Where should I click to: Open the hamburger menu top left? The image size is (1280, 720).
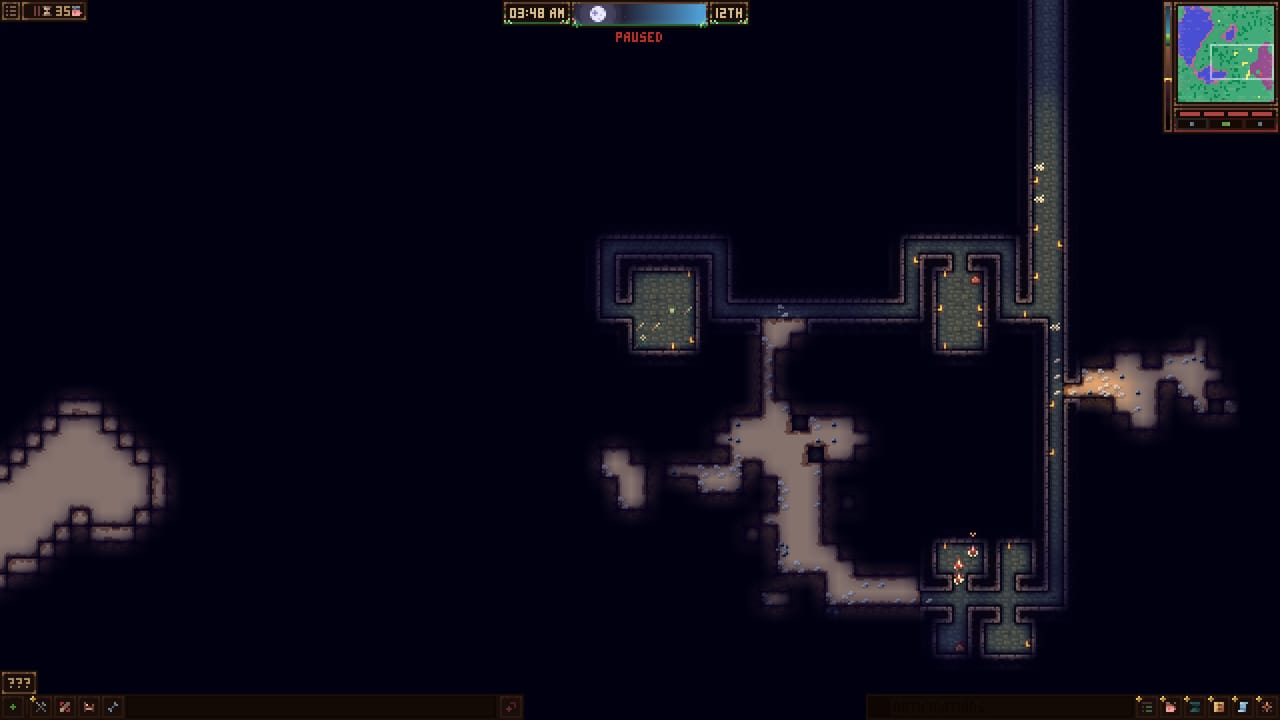tap(10, 11)
